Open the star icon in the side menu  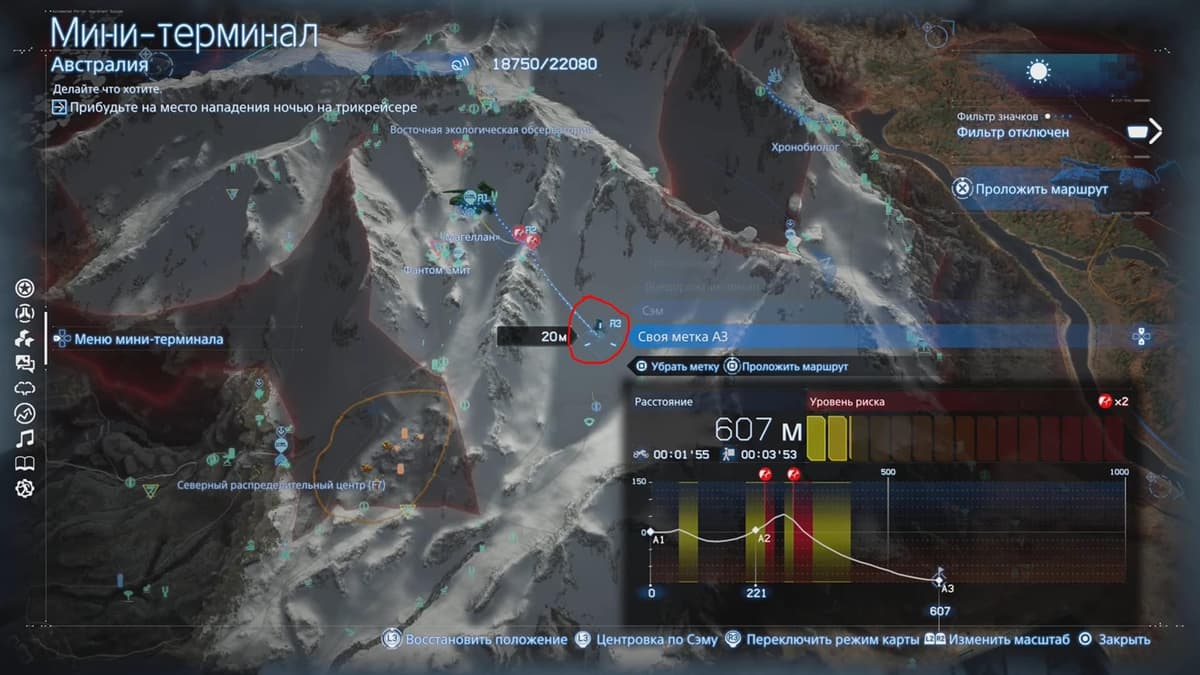[25, 289]
